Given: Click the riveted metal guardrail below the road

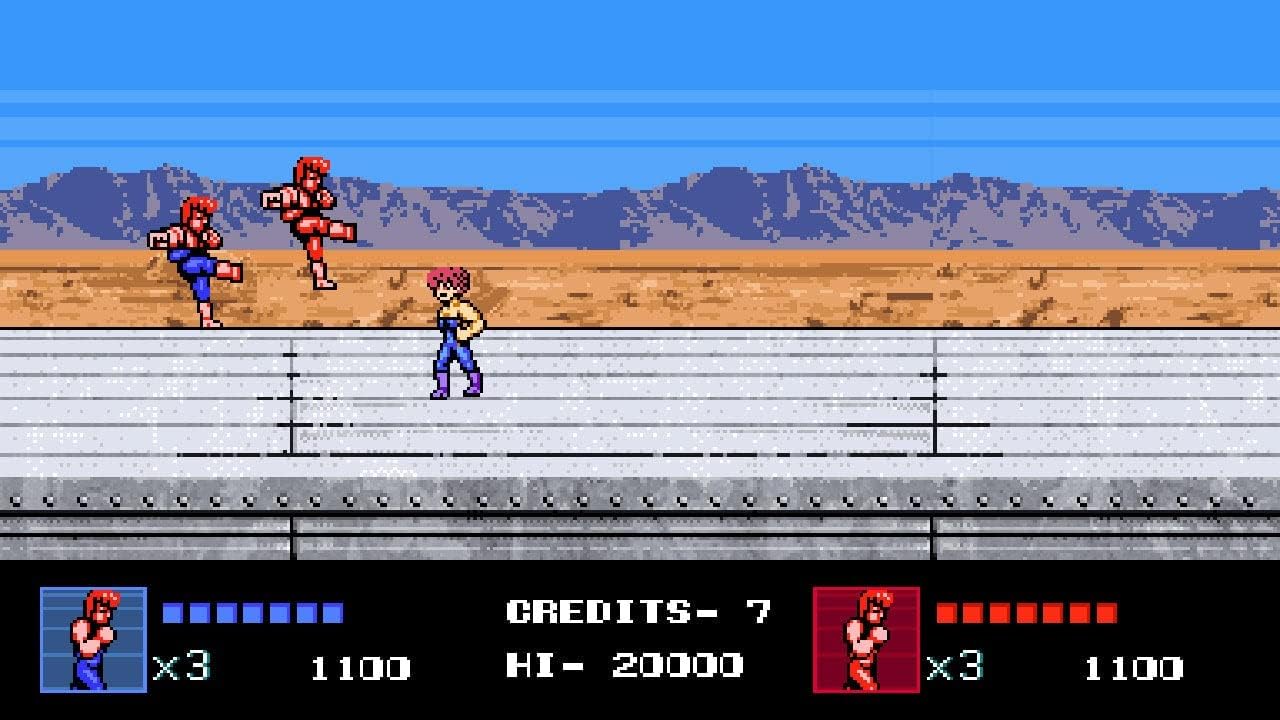Looking at the screenshot, I should click(x=640, y=495).
